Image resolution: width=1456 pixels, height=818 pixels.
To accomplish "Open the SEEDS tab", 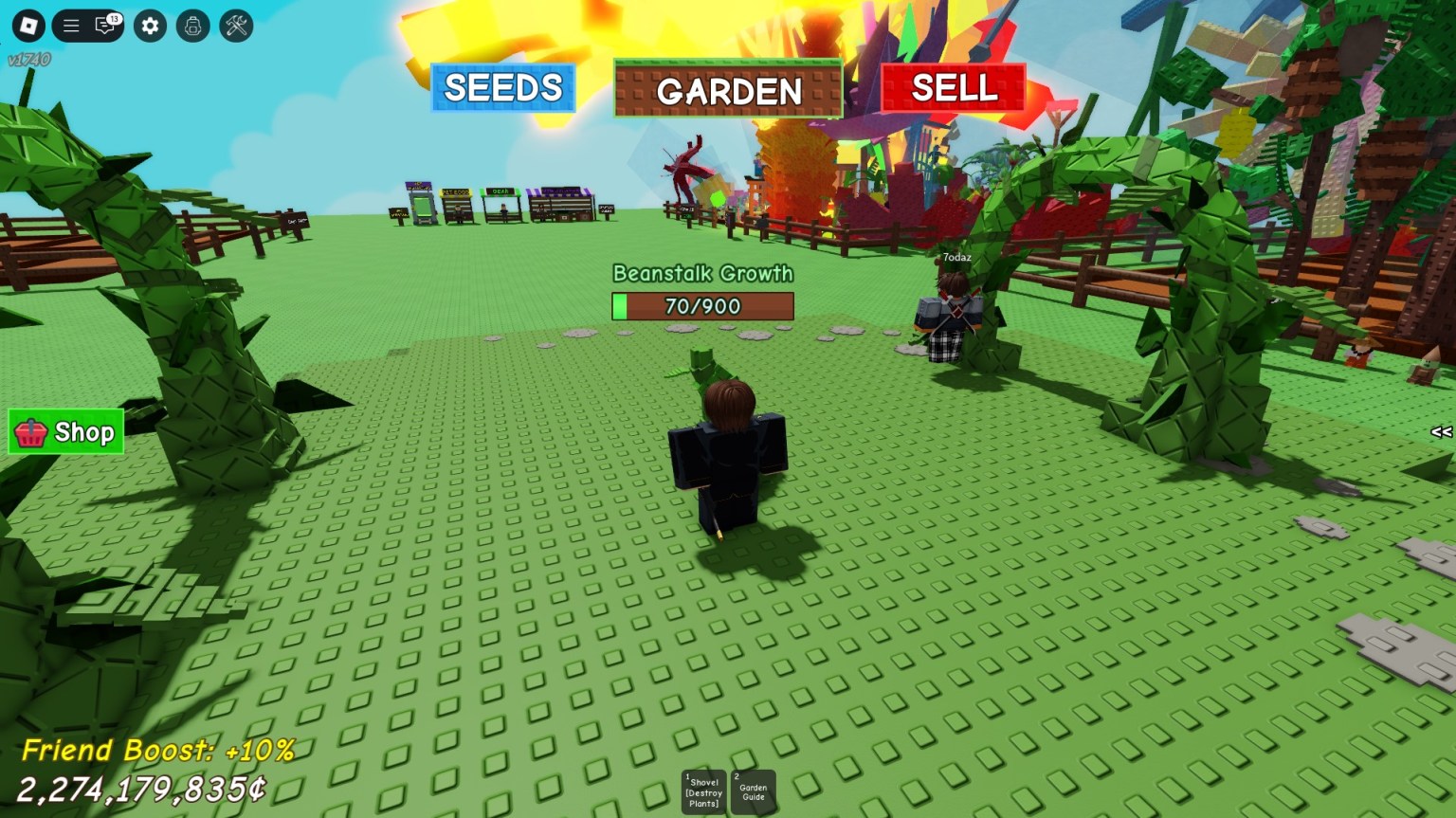I will tap(503, 87).
